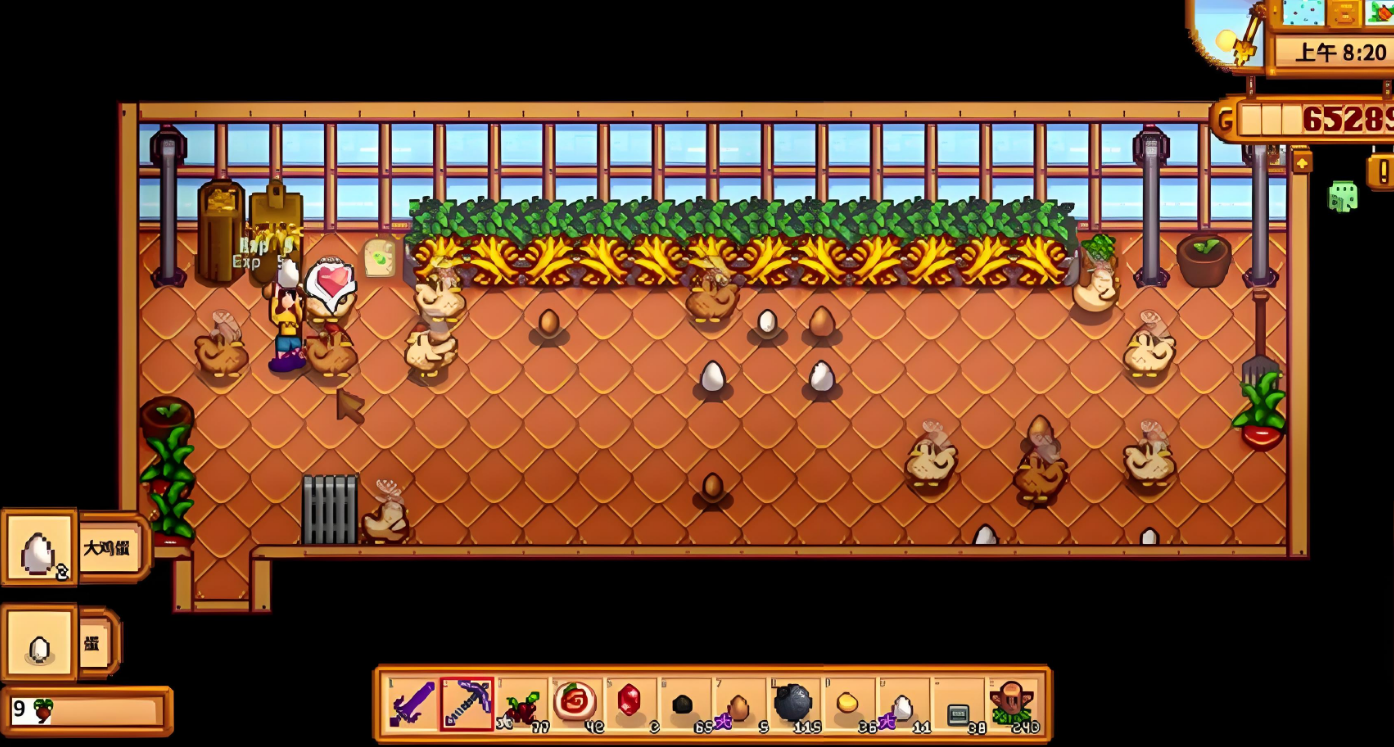Image resolution: width=1394 pixels, height=747 pixels.
Task: Choose the pickaxe in the hotbar
Action: 467,704
